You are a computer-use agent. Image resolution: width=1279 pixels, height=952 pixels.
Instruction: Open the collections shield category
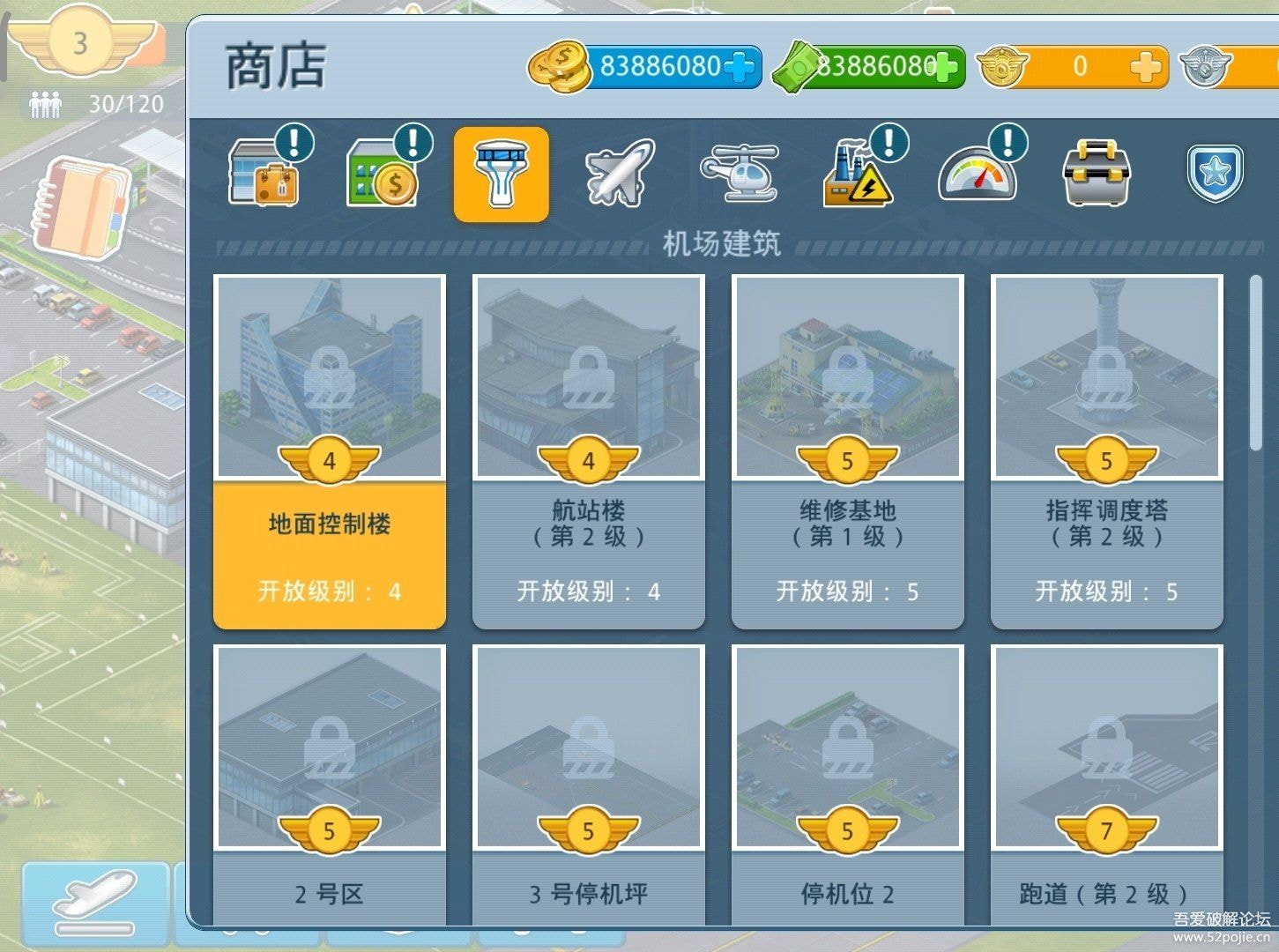[x=1215, y=173]
